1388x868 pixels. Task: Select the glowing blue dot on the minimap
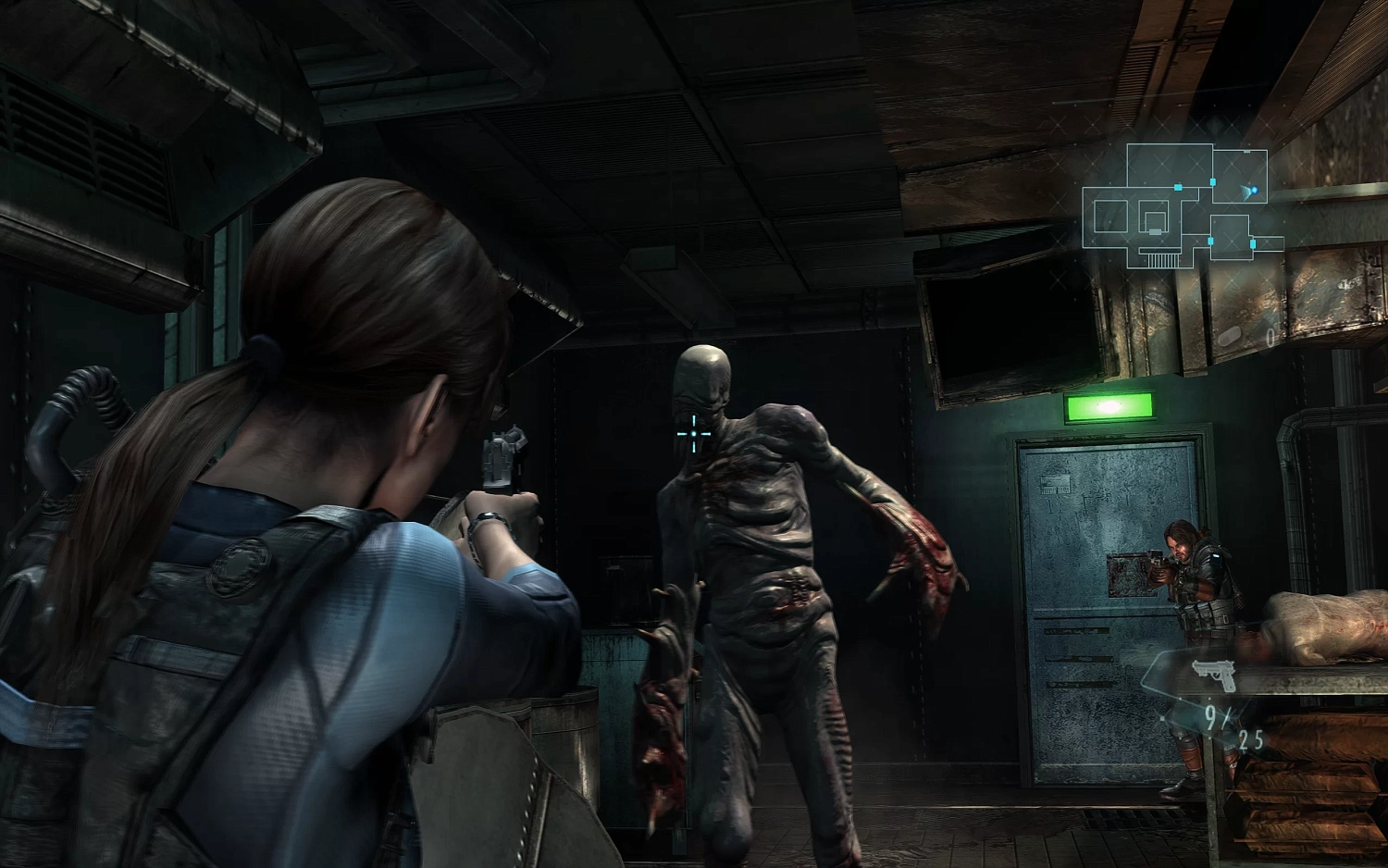[x=1255, y=191]
